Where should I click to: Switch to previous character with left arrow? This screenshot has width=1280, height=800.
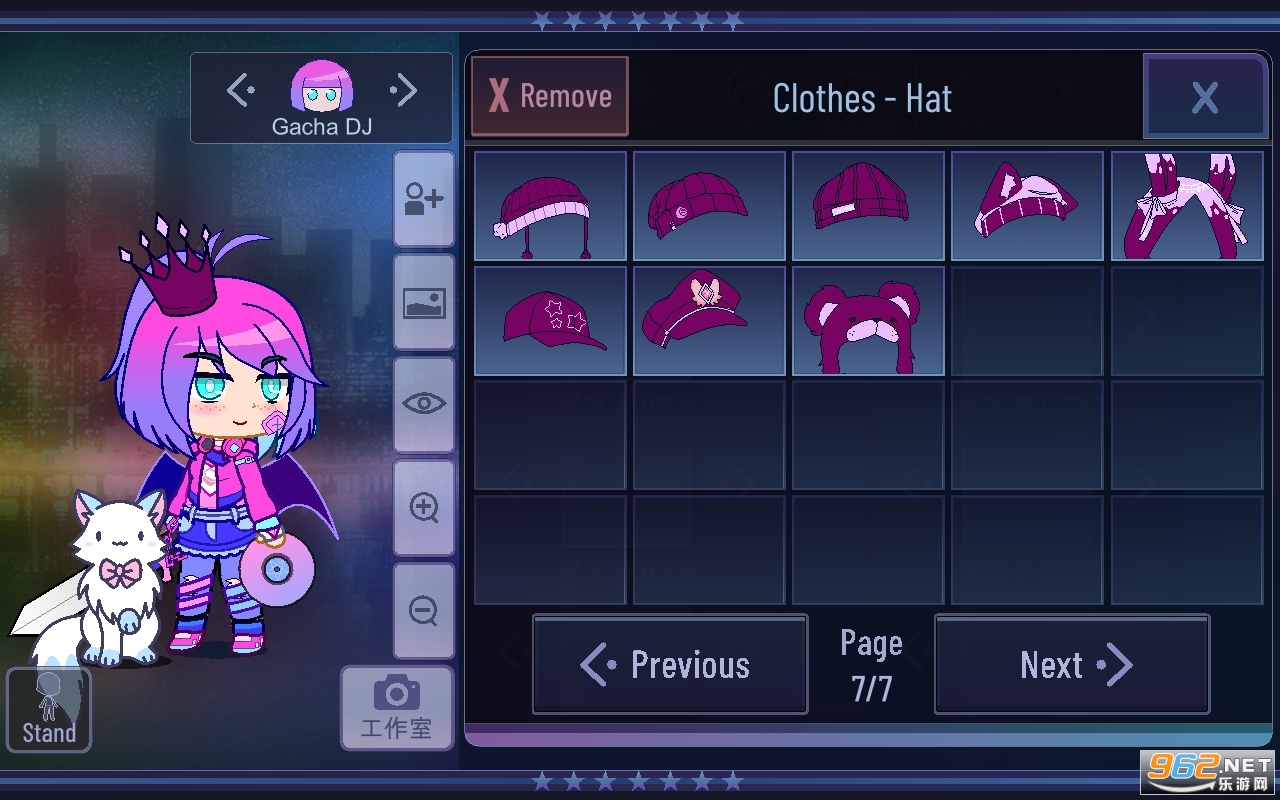tap(240, 91)
